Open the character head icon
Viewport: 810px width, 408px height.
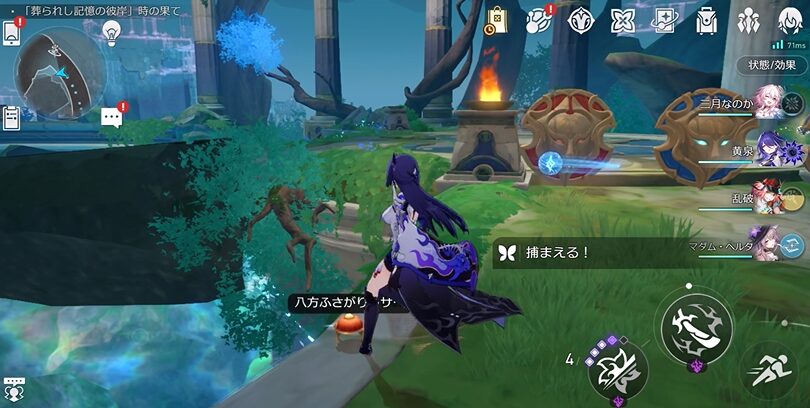790,21
